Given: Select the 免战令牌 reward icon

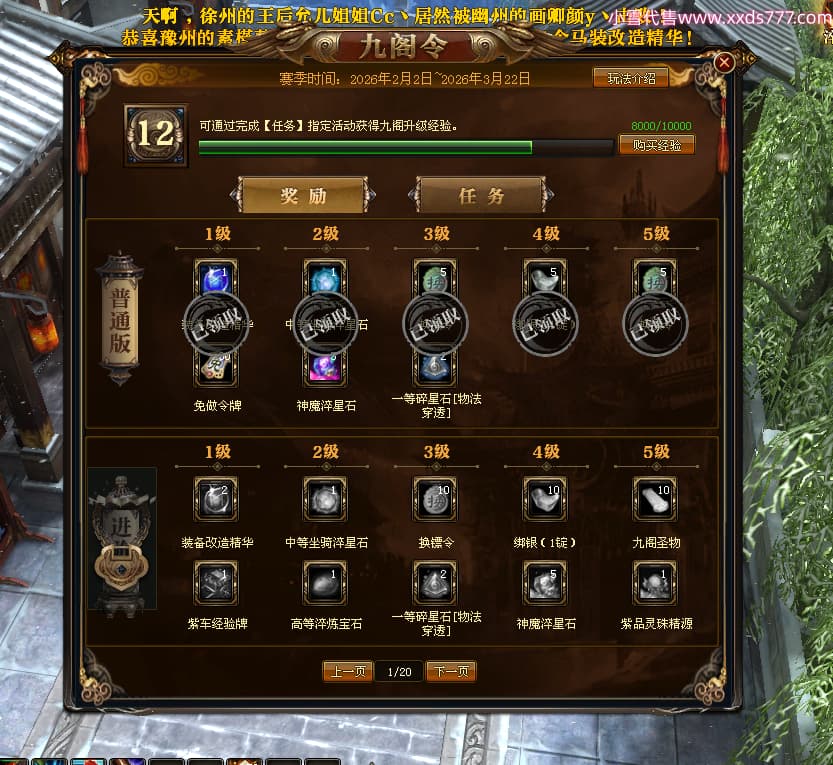Looking at the screenshot, I should tap(215, 366).
